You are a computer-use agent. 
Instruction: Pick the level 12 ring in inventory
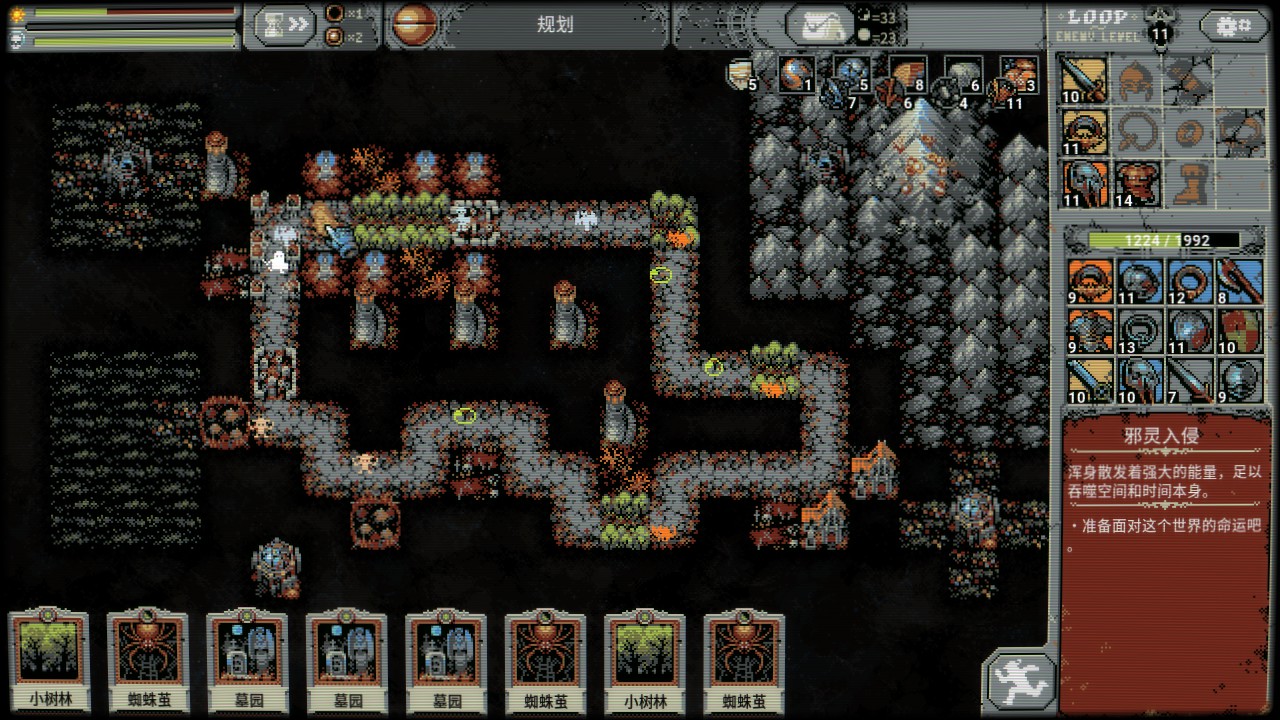[1189, 282]
